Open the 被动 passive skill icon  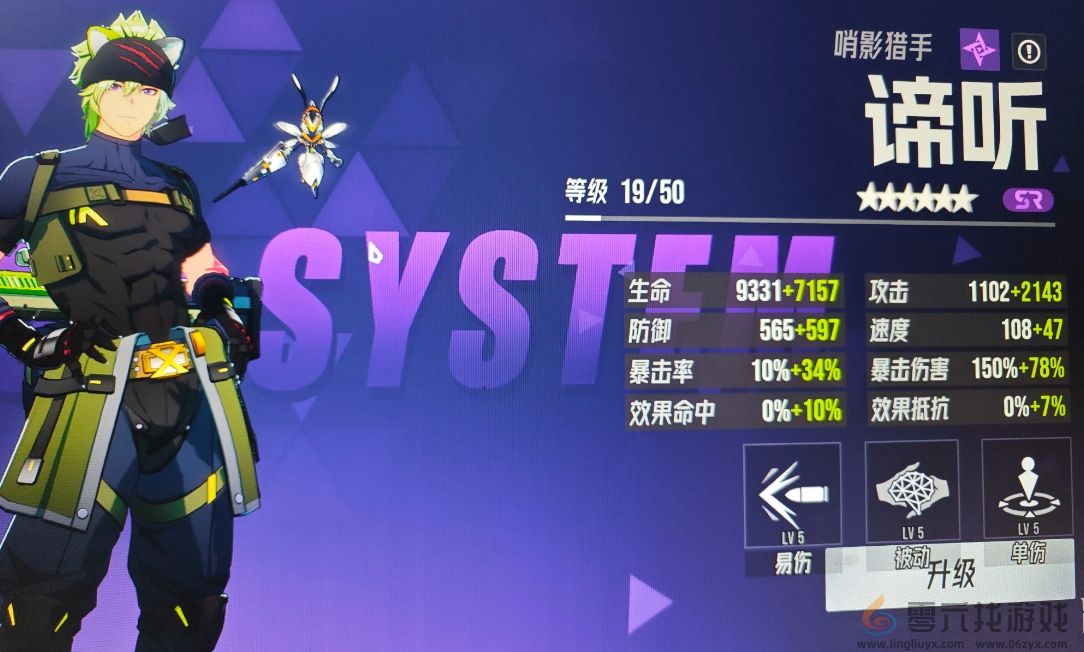(x=911, y=491)
